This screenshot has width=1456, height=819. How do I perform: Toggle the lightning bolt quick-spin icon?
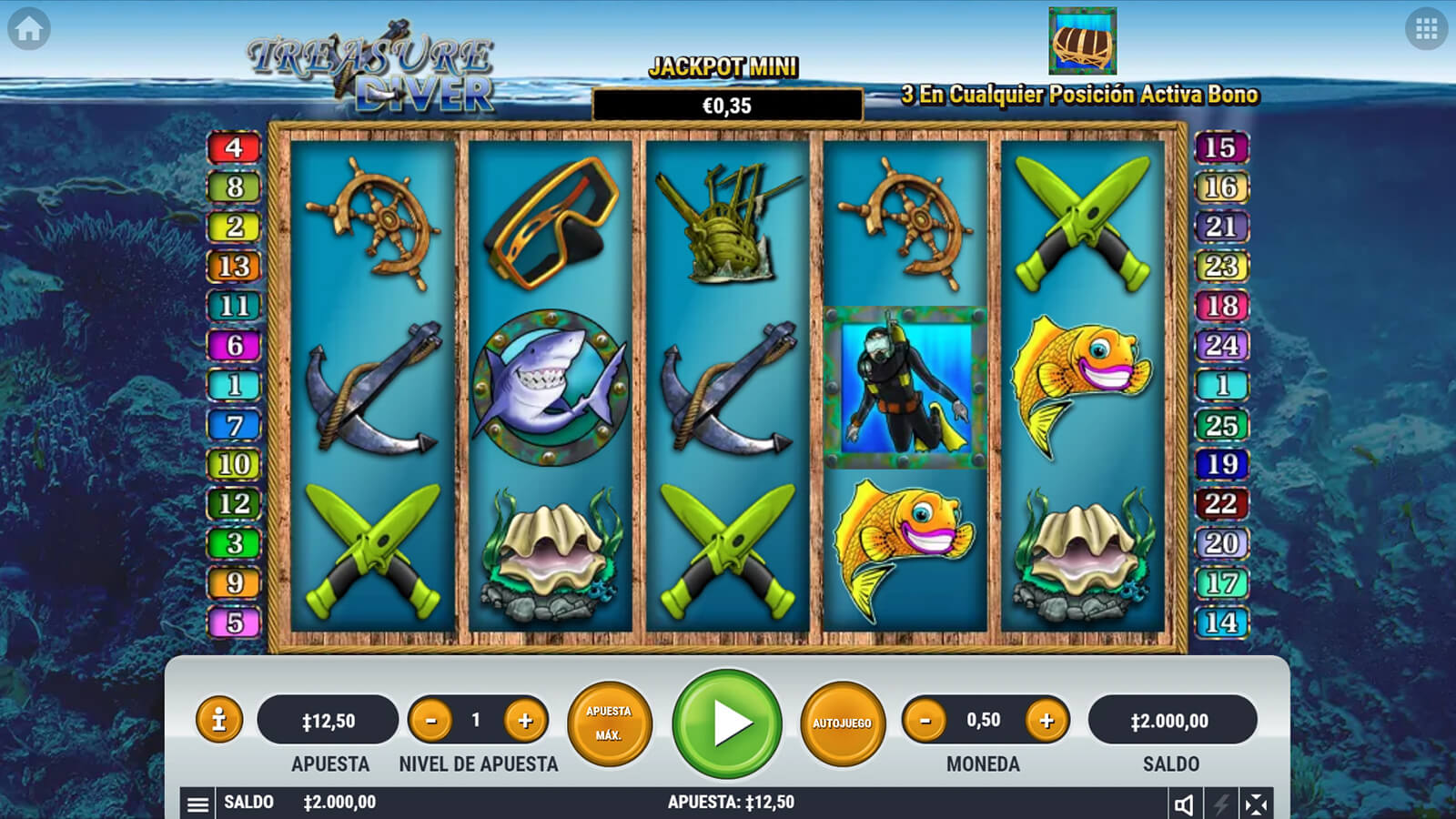(1220, 804)
